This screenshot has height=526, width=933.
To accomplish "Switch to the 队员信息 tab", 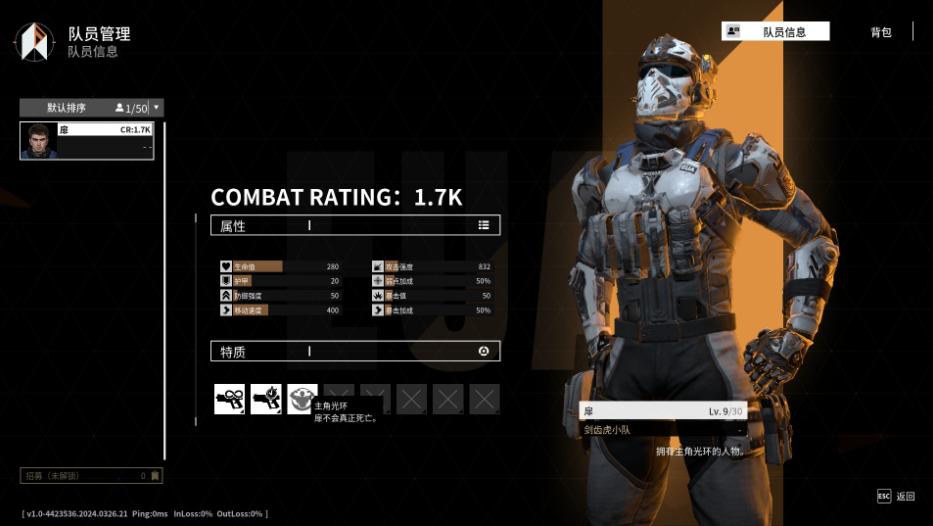I will (775, 32).
